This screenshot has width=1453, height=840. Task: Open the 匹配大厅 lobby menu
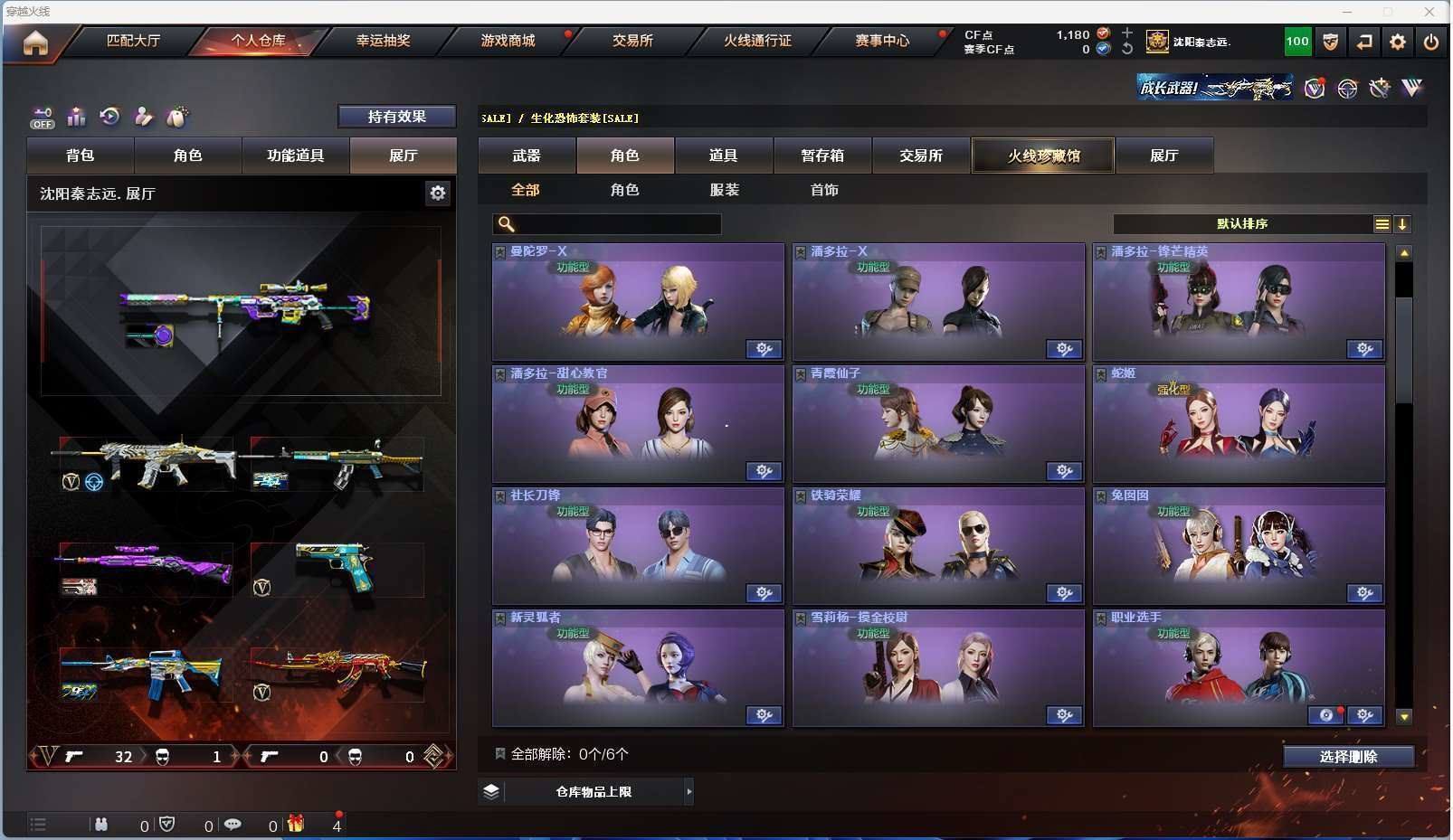pyautogui.click(x=133, y=41)
